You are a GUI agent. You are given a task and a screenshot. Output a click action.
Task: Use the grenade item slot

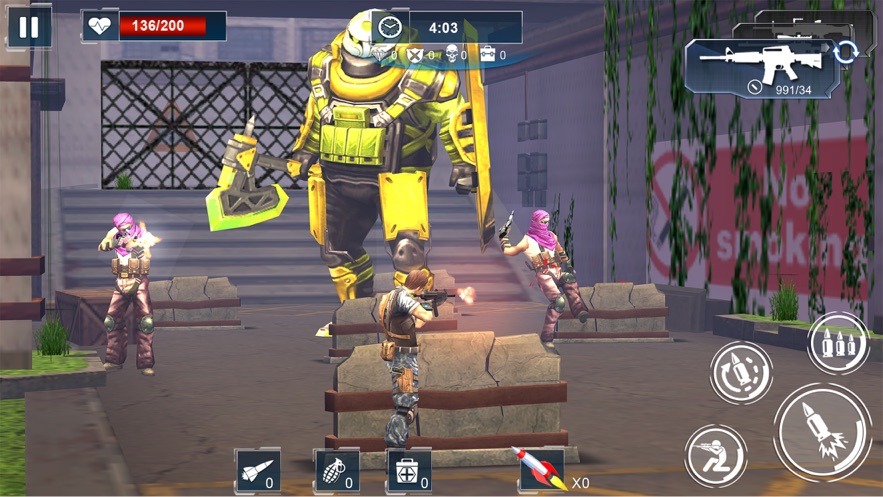[337, 470]
